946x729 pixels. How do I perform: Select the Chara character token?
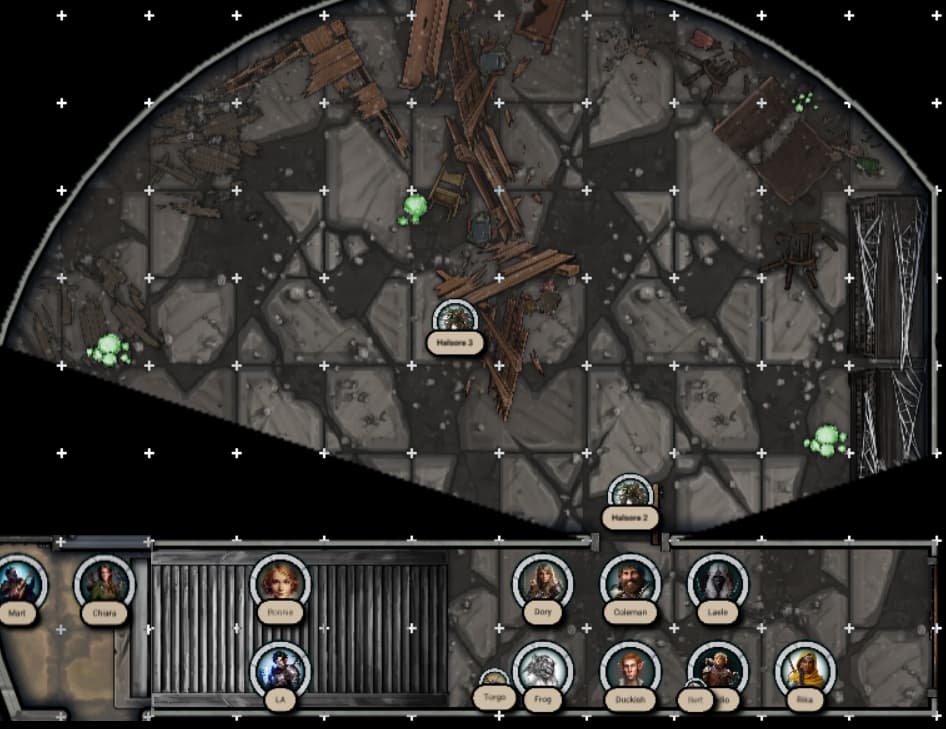tap(104, 583)
